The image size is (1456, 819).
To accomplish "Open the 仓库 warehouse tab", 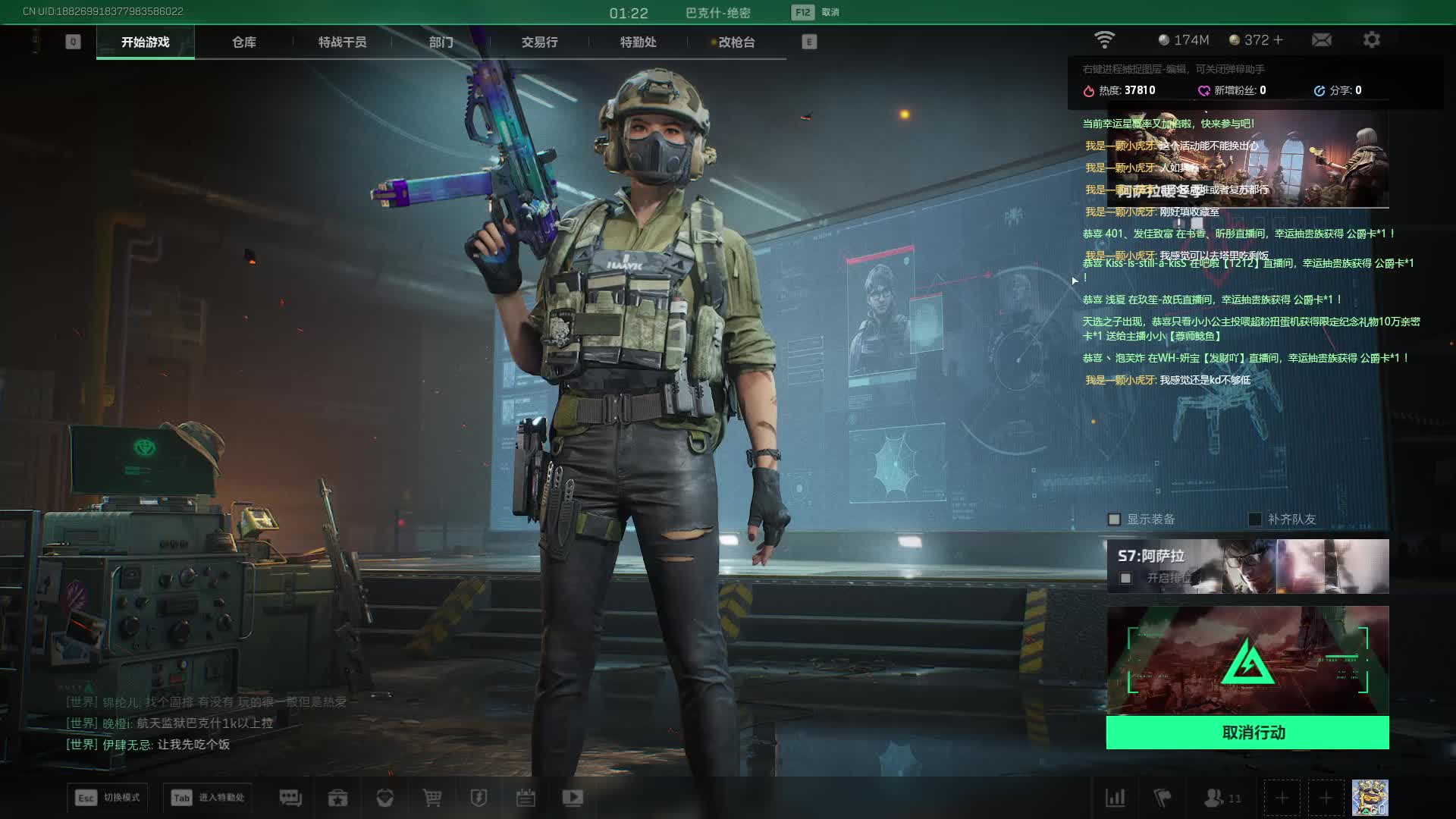I will click(244, 42).
